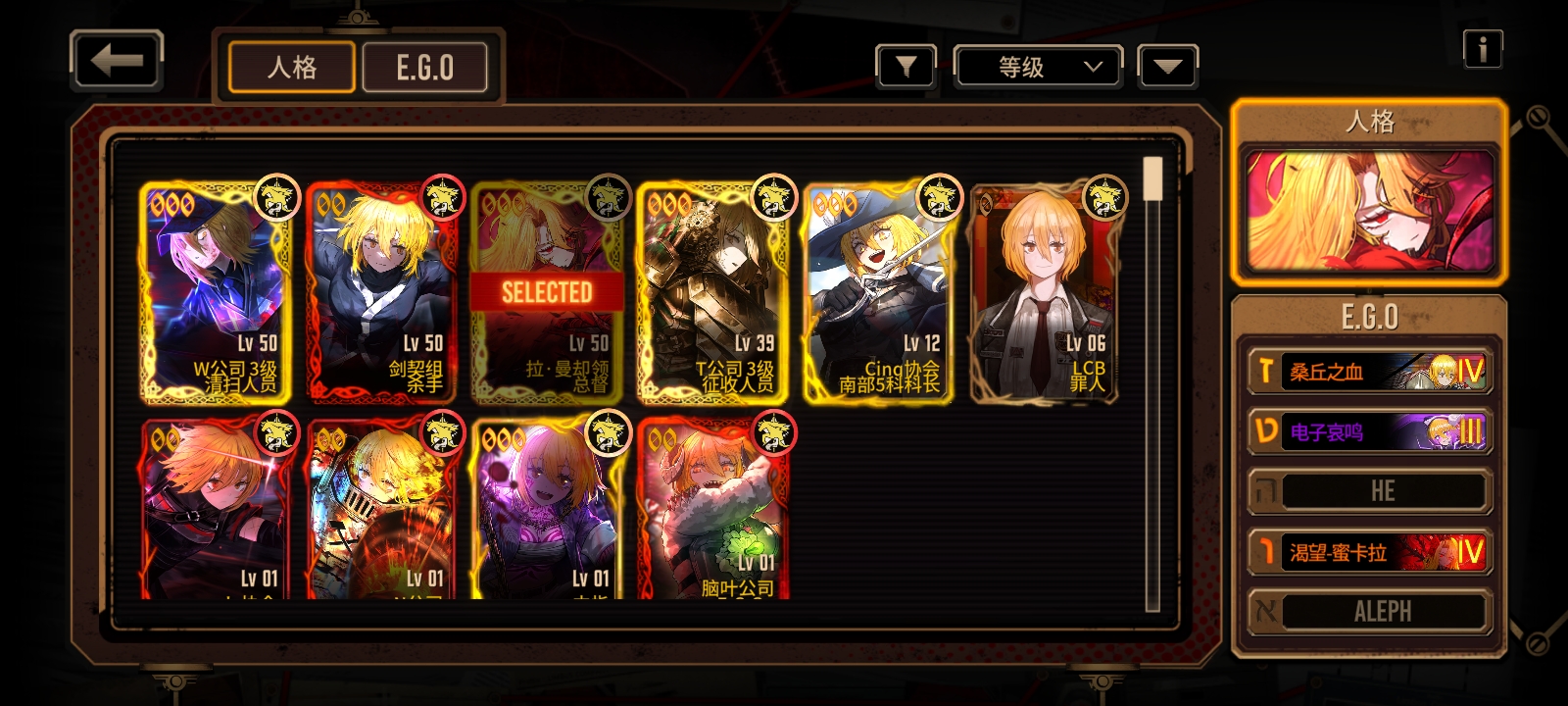Show the info panel
Image resolution: width=1568 pixels, height=706 pixels.
pos(1482,48)
